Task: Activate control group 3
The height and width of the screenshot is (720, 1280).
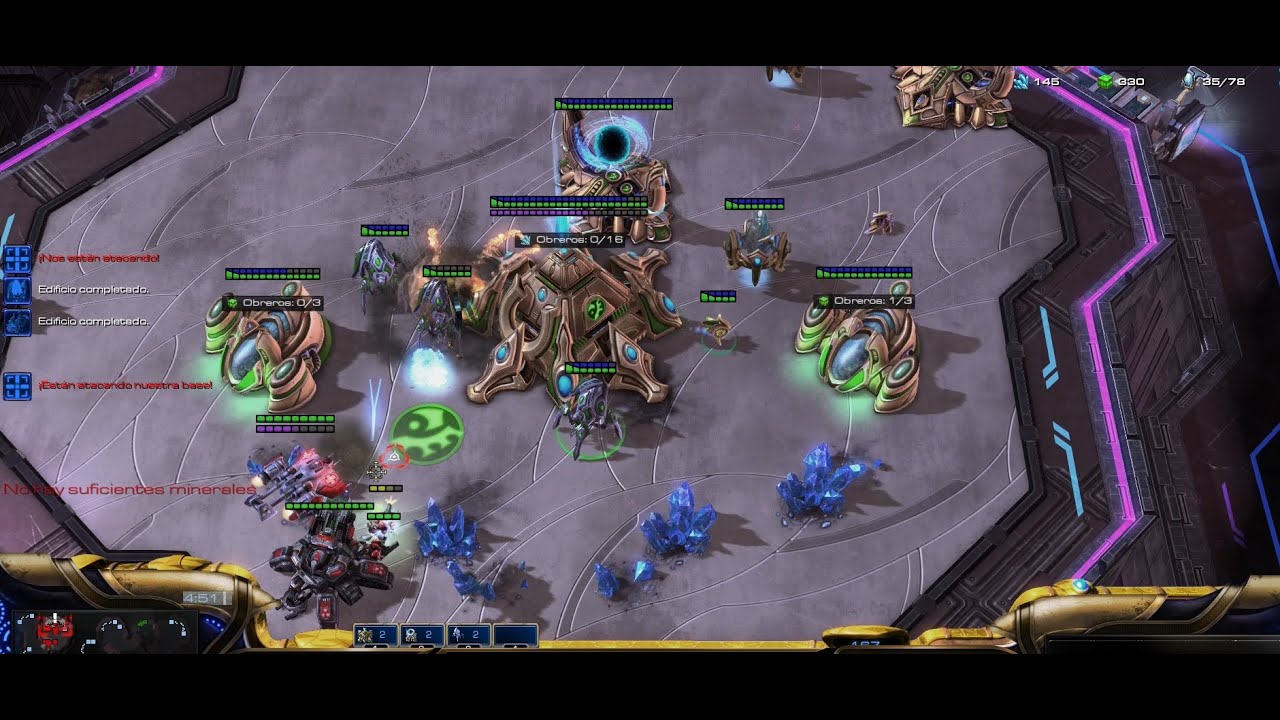Action: (x=468, y=635)
